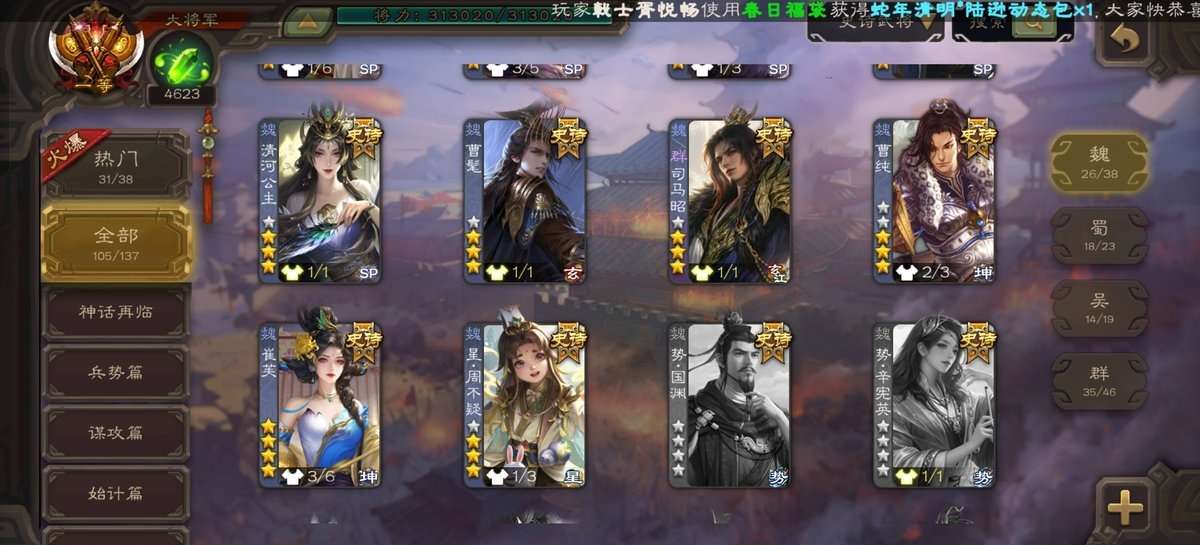
Task: Switch to the 热门 category tab
Action: pyautogui.click(x=116, y=165)
